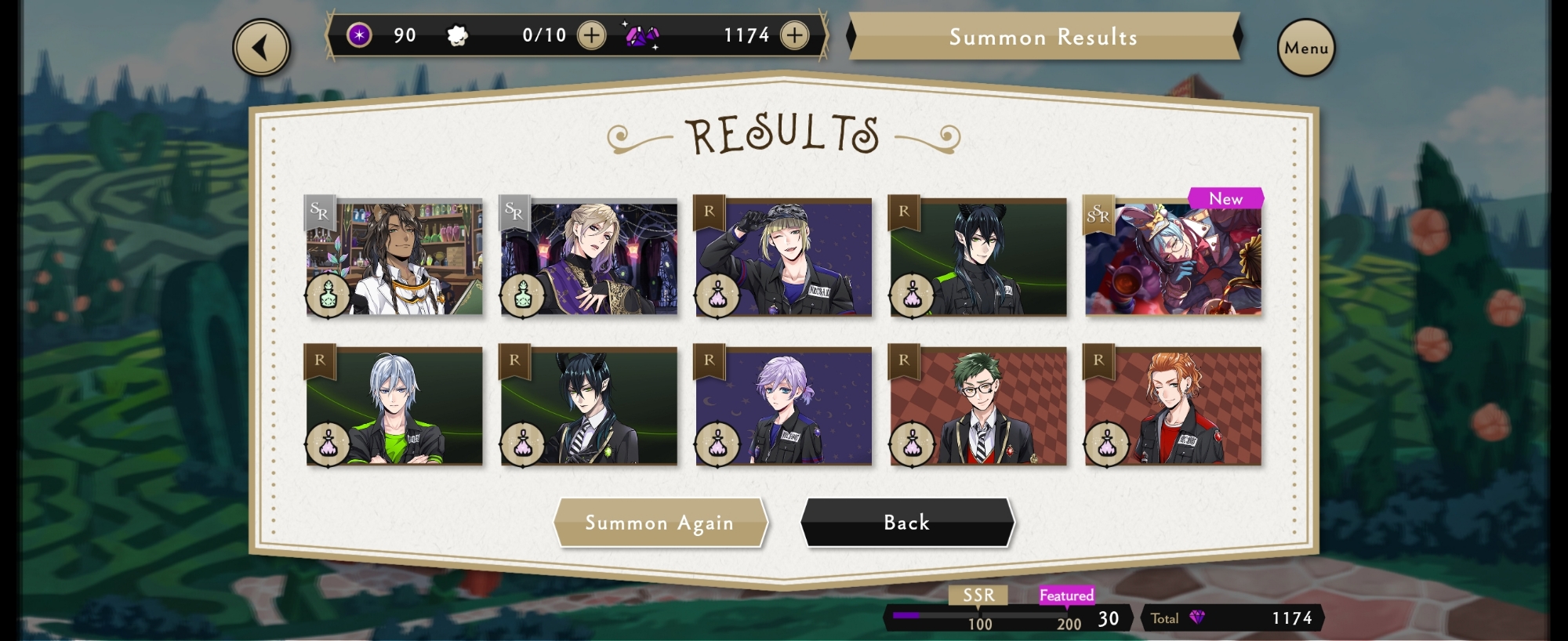This screenshot has width=1568, height=641.
Task: Pick the horned character card wearing a striped tie
Action: (x=589, y=407)
